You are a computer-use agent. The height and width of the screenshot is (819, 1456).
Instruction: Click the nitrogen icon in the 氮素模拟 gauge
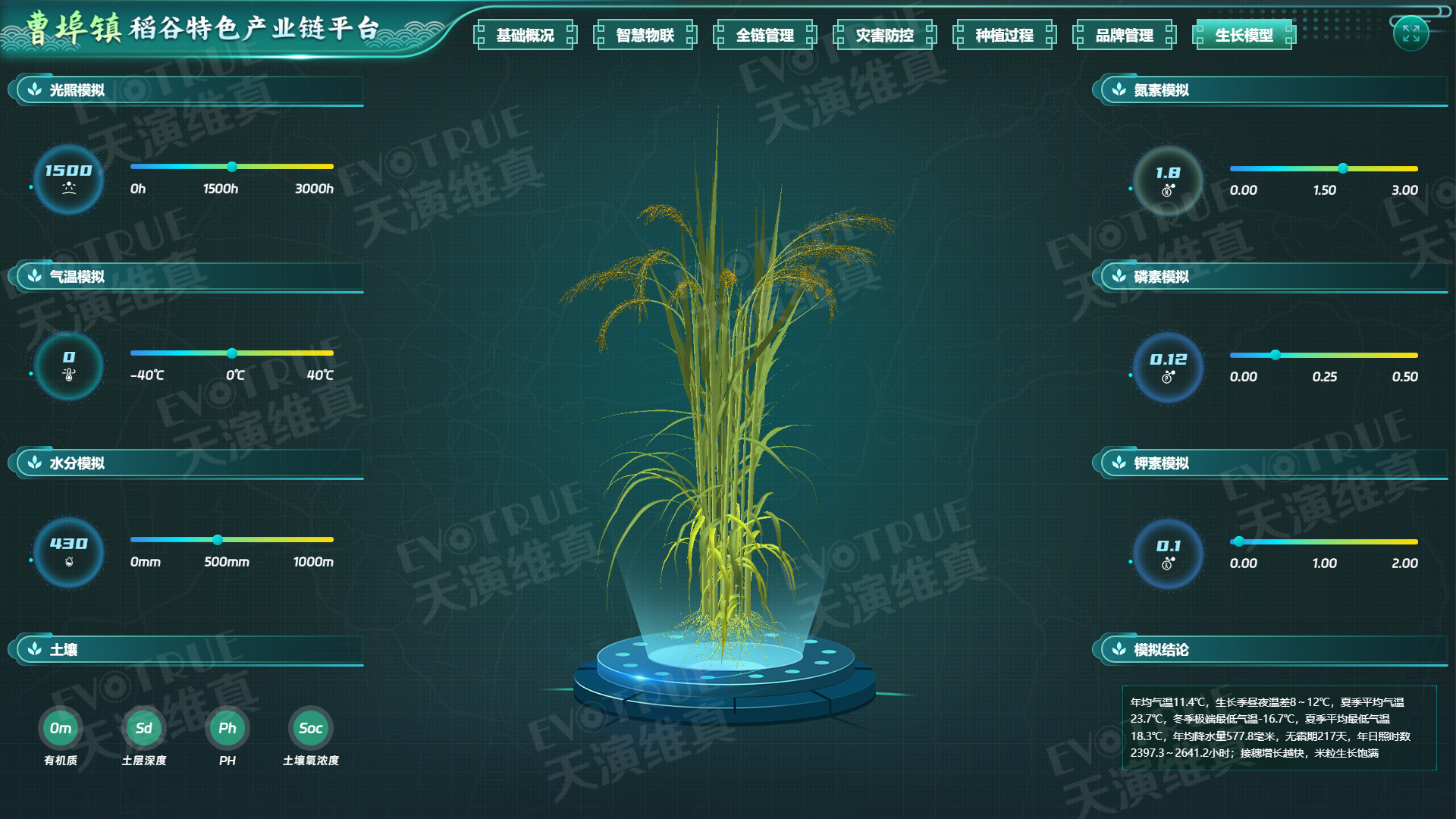coord(1168,190)
